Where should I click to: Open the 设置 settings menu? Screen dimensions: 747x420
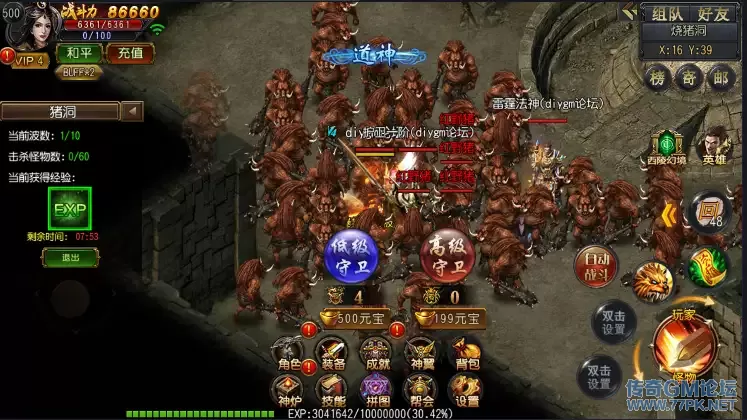pyautogui.click(x=463, y=391)
